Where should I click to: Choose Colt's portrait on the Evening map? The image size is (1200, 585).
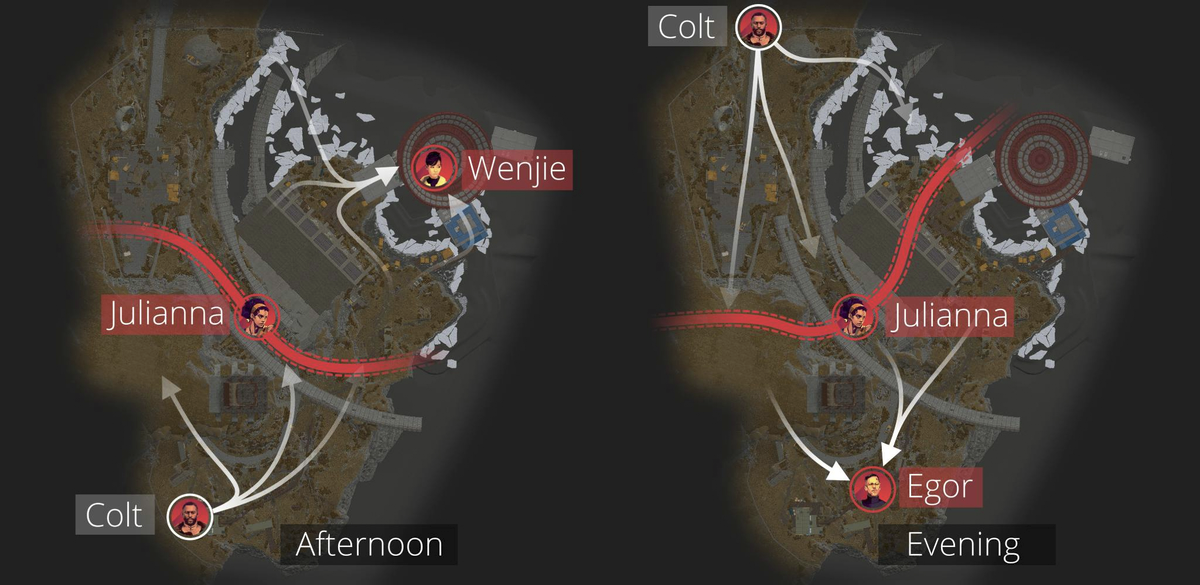[x=757, y=26]
